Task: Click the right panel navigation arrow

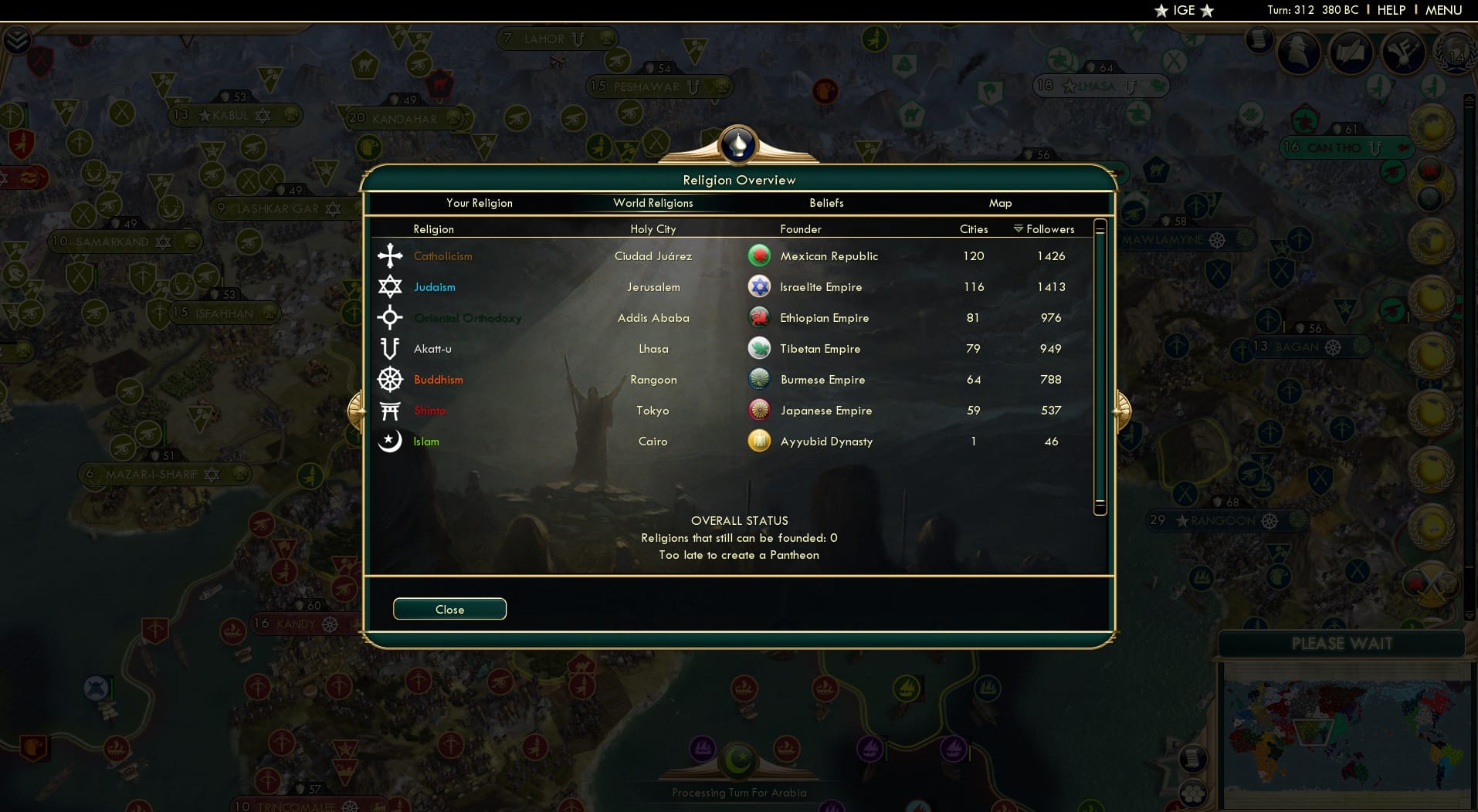Action: point(1121,411)
